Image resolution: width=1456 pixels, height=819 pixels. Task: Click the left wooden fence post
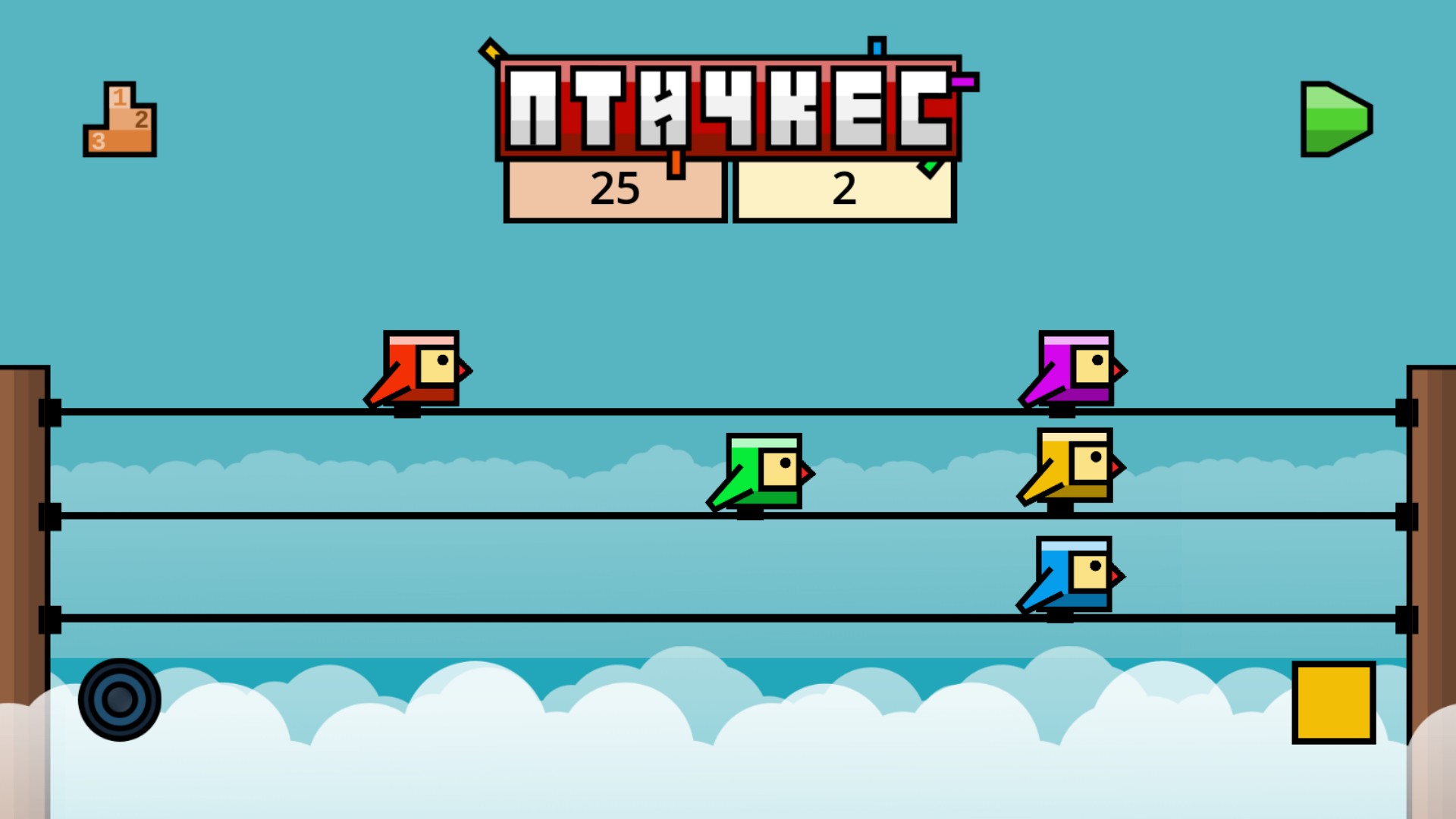(23, 493)
